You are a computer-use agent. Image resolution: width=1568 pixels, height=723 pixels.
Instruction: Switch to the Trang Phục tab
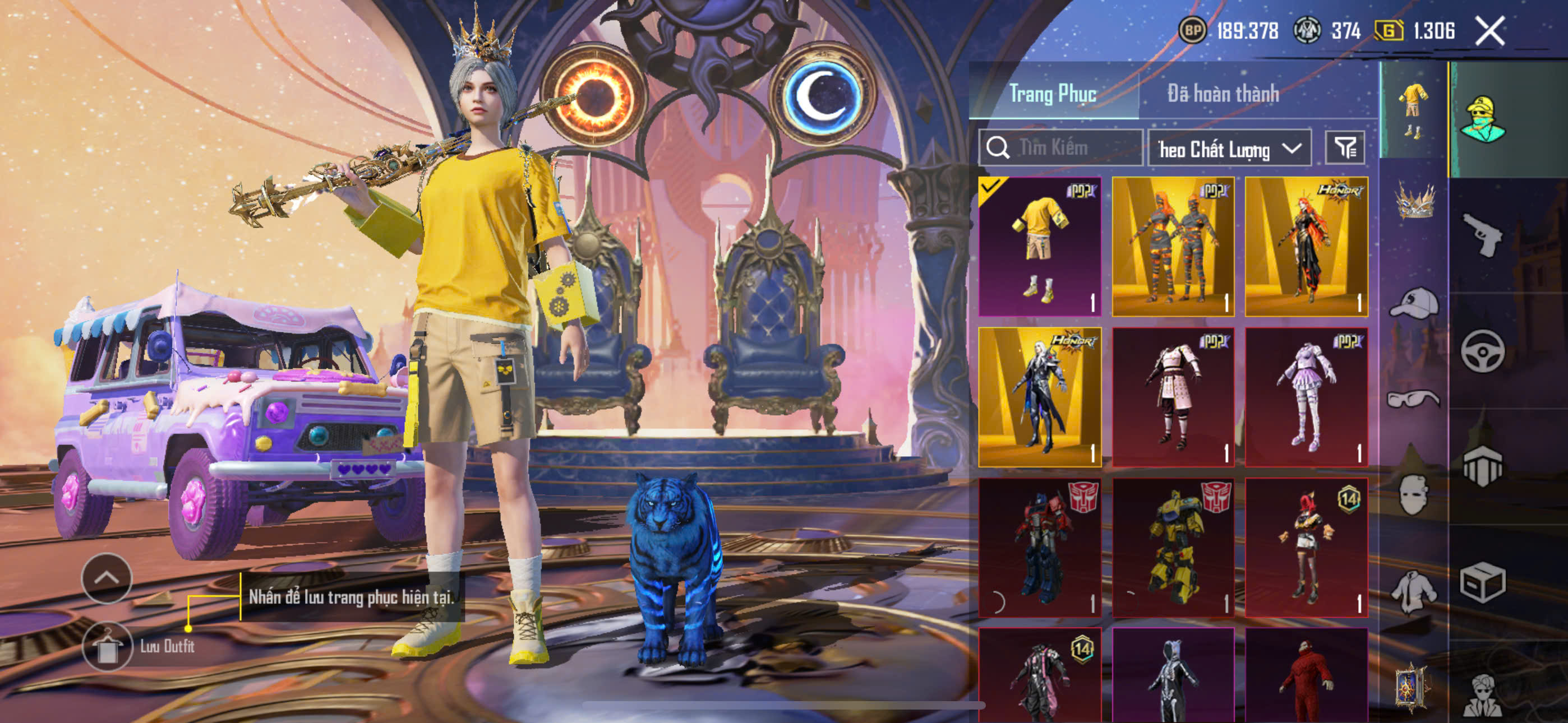coord(1053,94)
